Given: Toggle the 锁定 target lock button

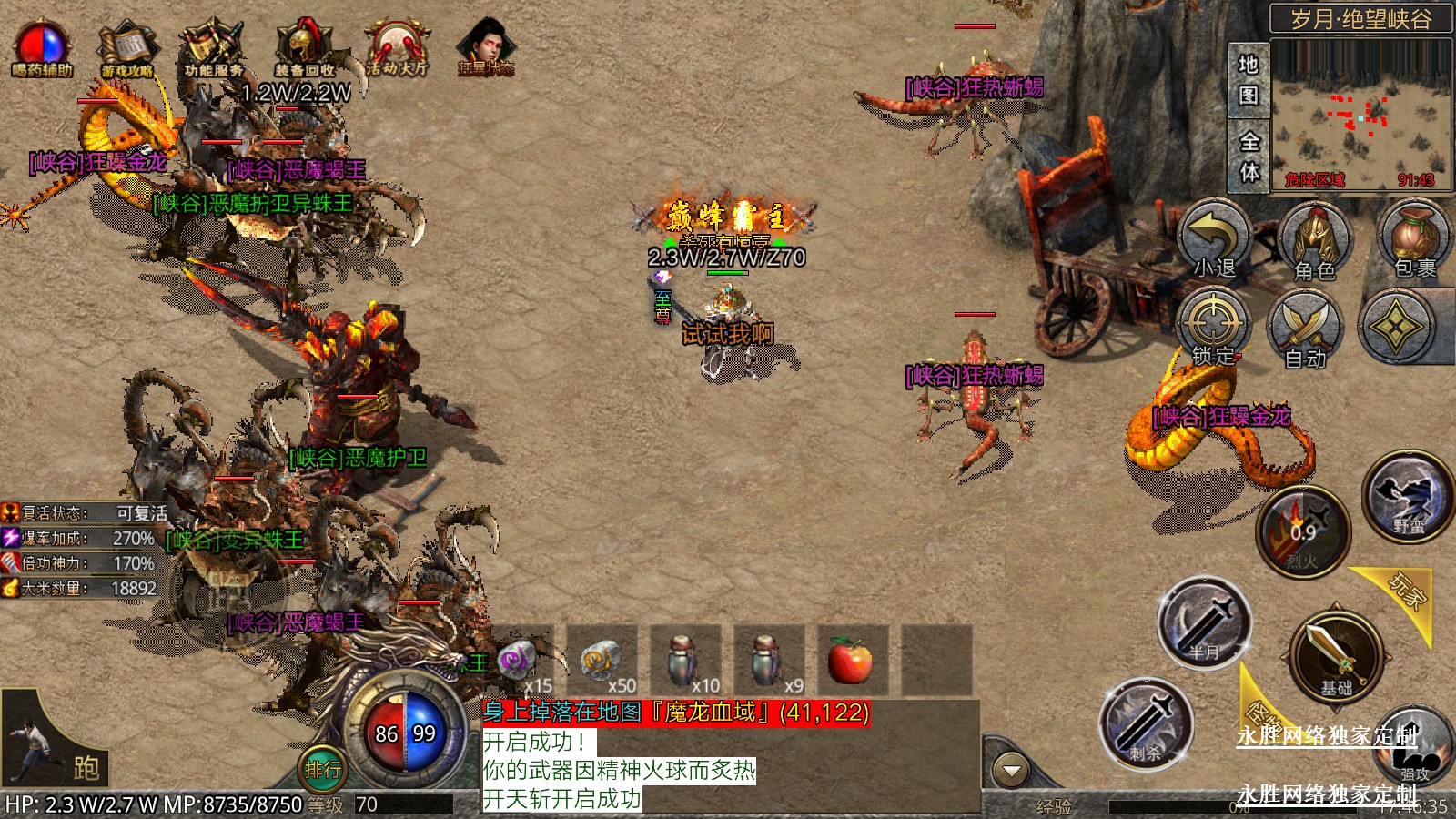Looking at the screenshot, I should coord(1214,328).
